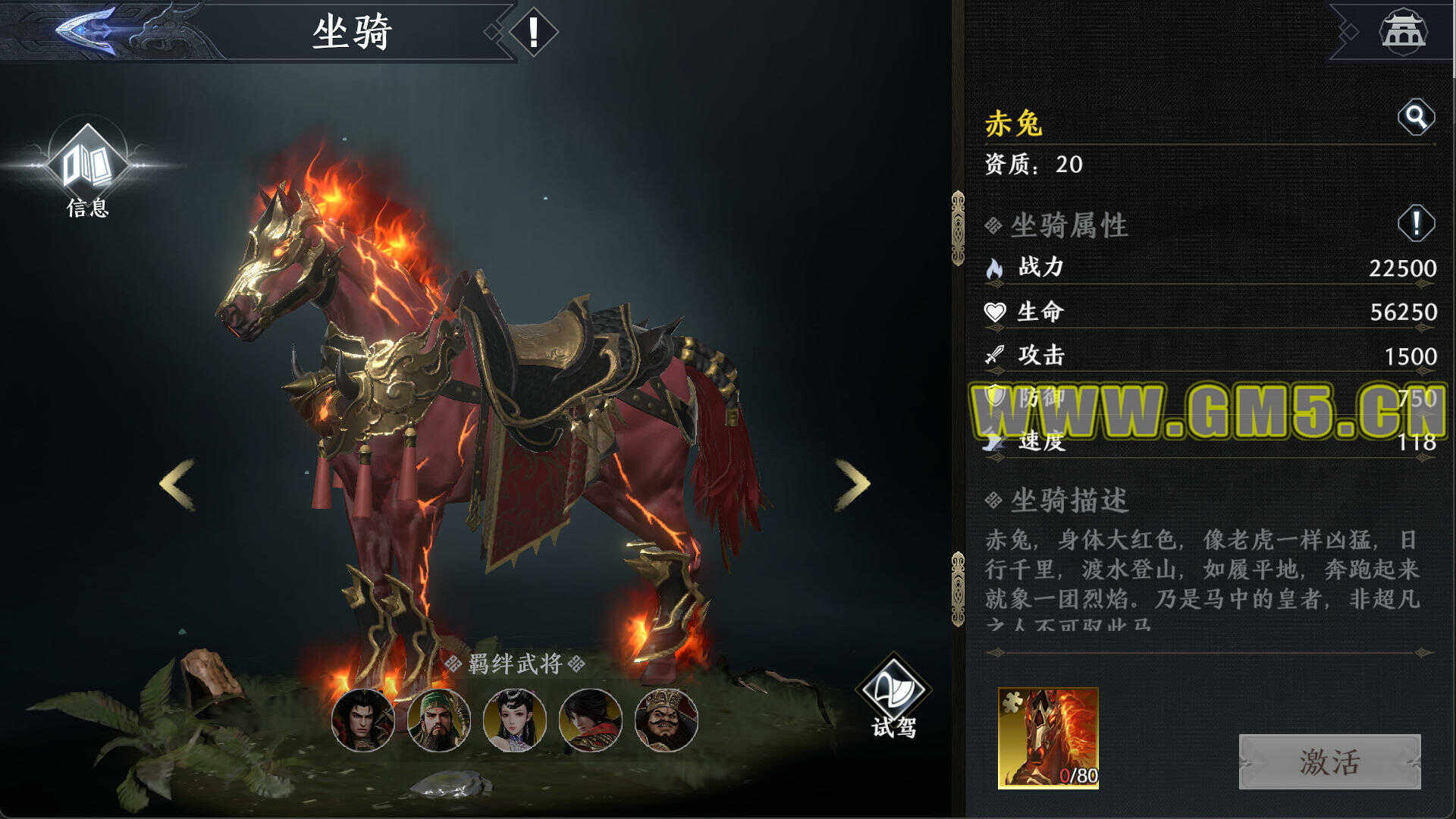The width and height of the screenshot is (1456, 819).
Task: Show the next mount
Action: pyautogui.click(x=852, y=484)
